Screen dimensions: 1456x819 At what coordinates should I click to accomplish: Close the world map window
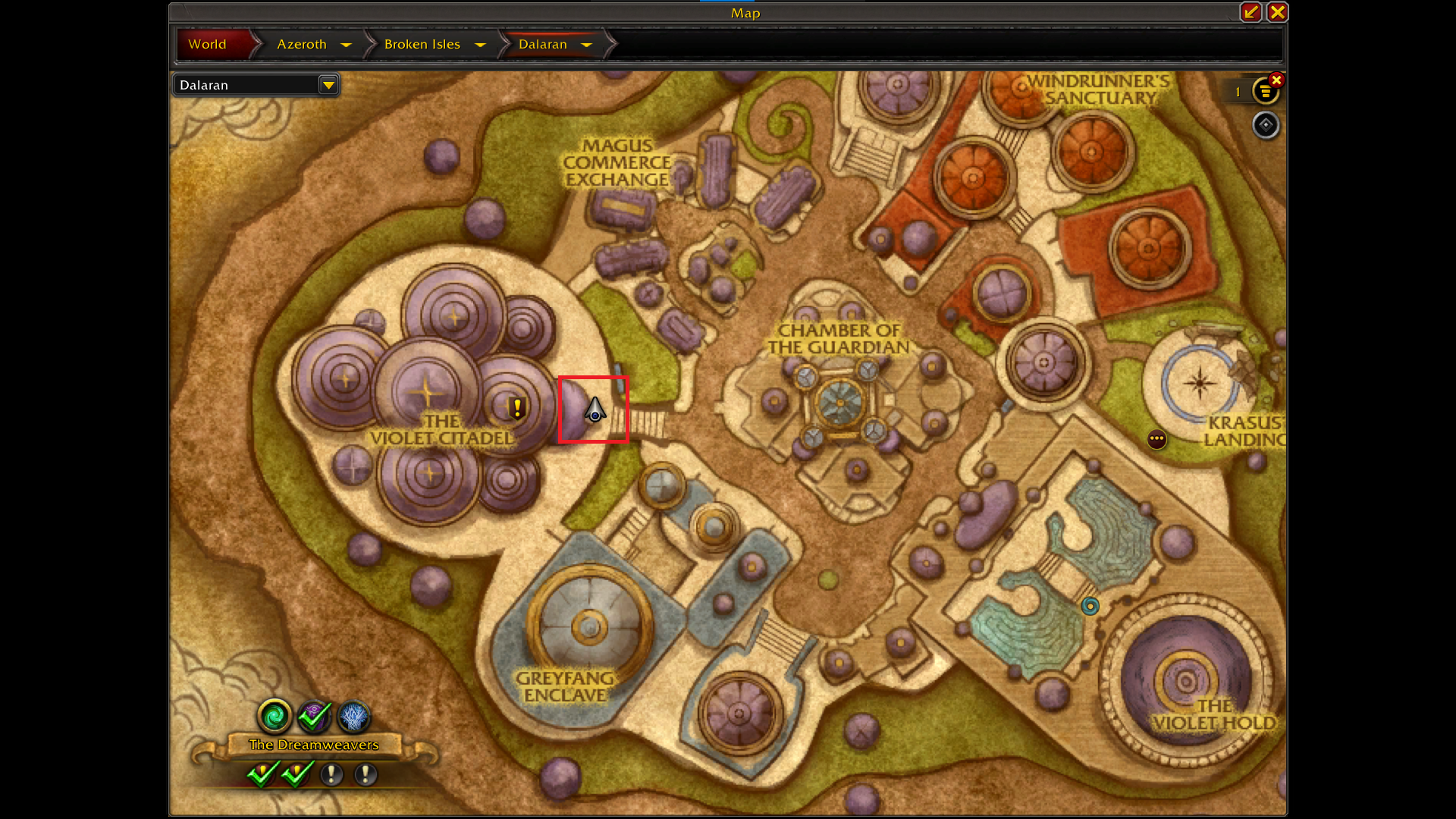(1277, 12)
